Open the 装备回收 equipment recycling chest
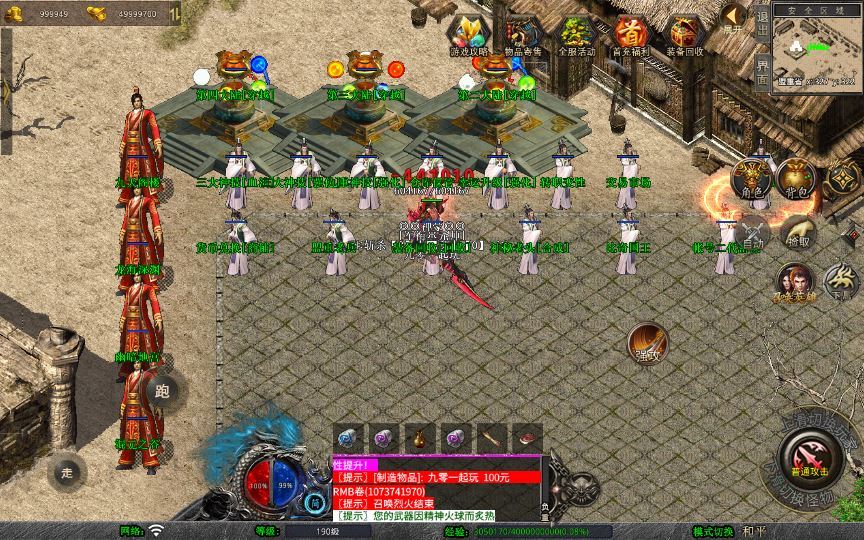864x540 pixels. click(x=685, y=35)
